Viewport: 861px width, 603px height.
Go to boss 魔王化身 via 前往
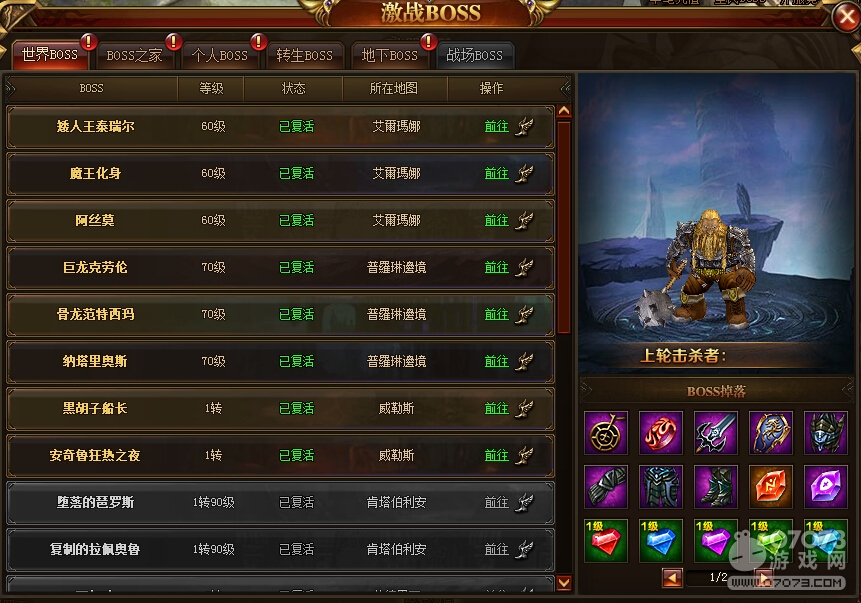[x=497, y=174]
